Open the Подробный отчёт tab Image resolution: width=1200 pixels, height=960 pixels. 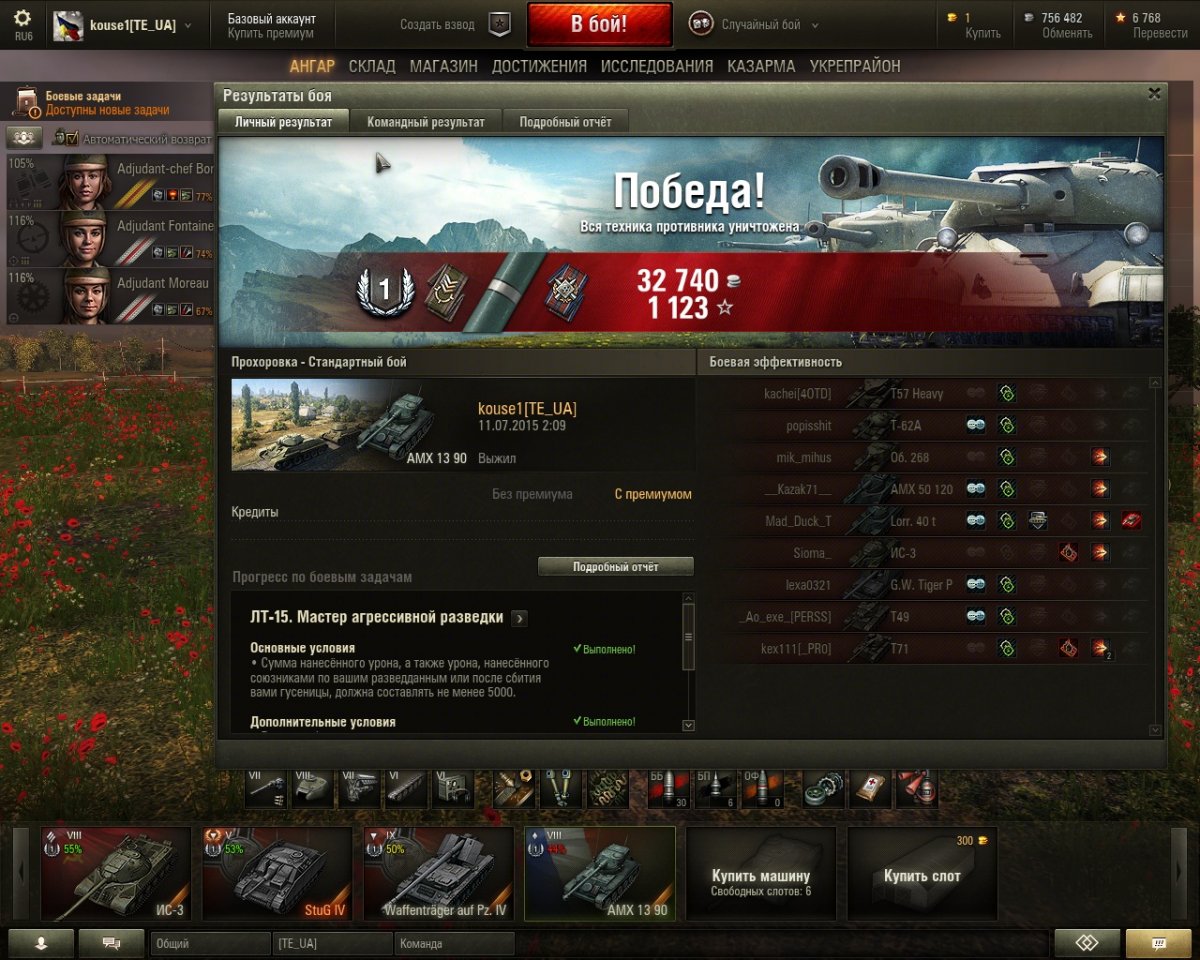565,122
